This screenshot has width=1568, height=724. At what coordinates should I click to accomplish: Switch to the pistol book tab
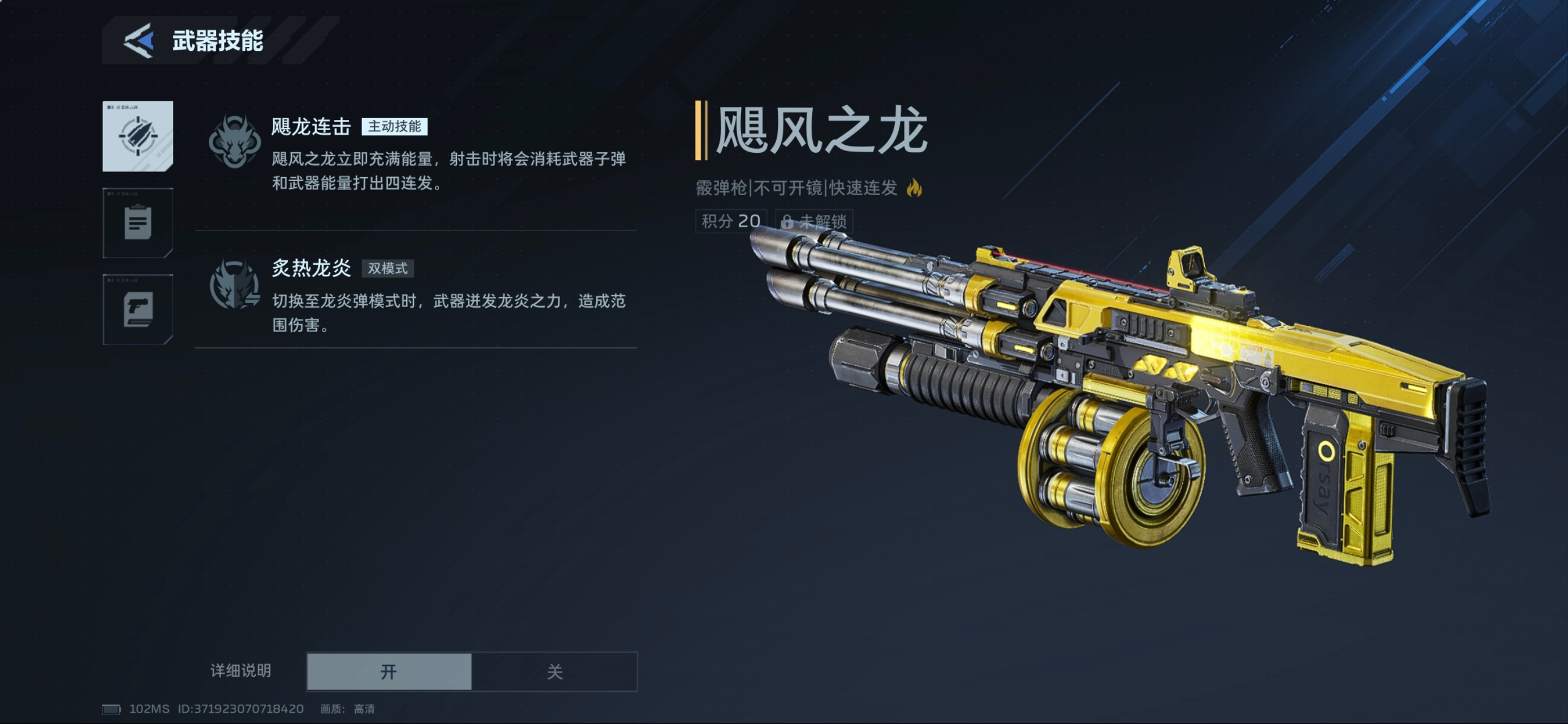click(x=137, y=309)
